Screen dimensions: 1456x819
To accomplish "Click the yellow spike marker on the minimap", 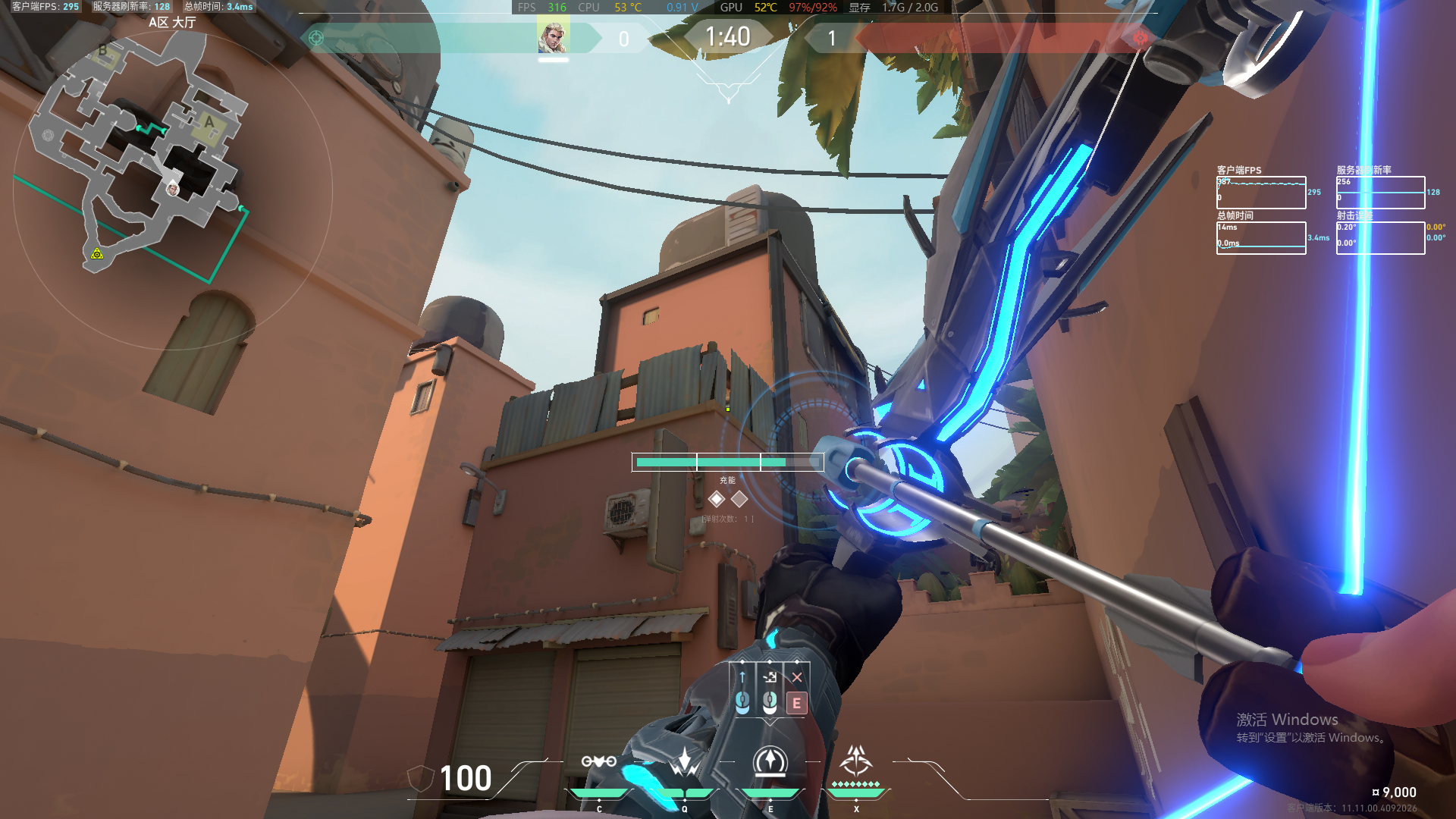I will [x=97, y=254].
